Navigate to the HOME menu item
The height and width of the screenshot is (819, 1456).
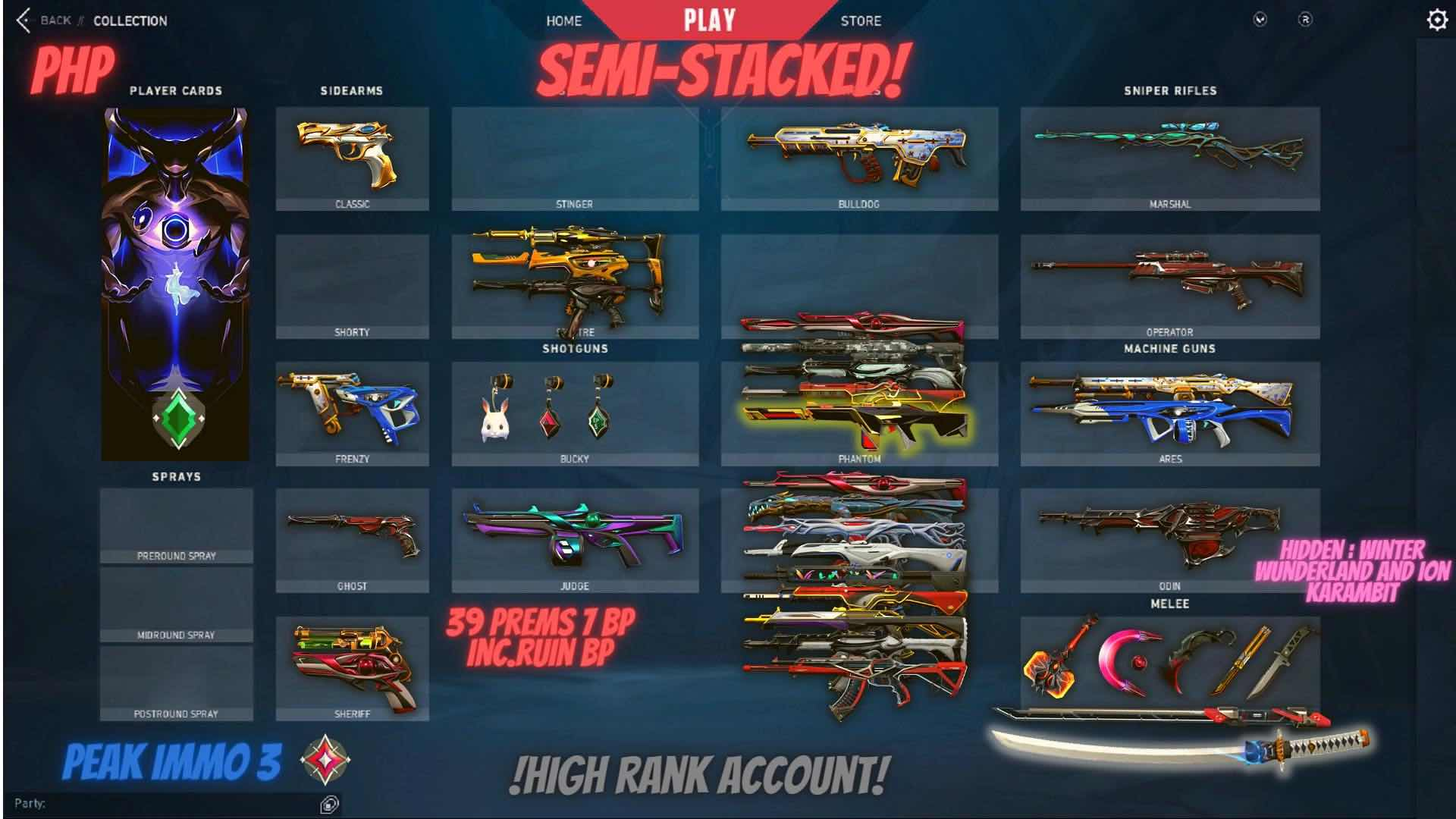pyautogui.click(x=563, y=21)
